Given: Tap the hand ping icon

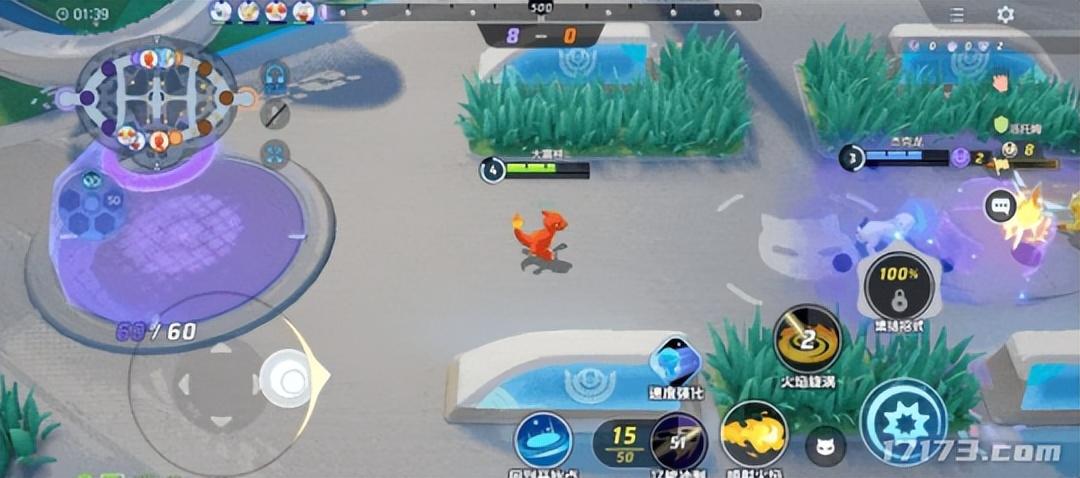Looking at the screenshot, I should coord(1000,84).
